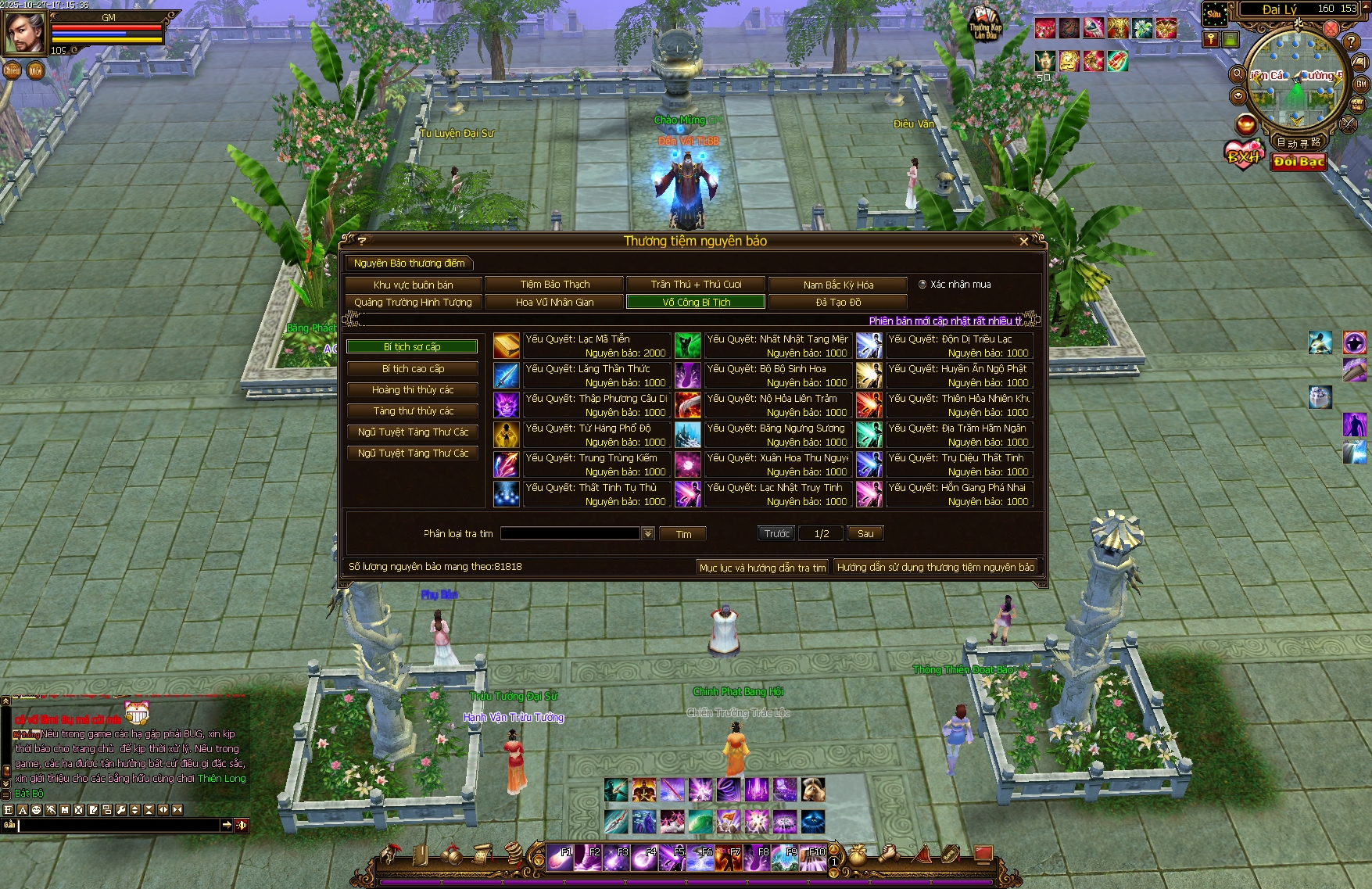Open Hướng dẫn sử dụng thương tiệm nguyên bảo

[x=935, y=568]
